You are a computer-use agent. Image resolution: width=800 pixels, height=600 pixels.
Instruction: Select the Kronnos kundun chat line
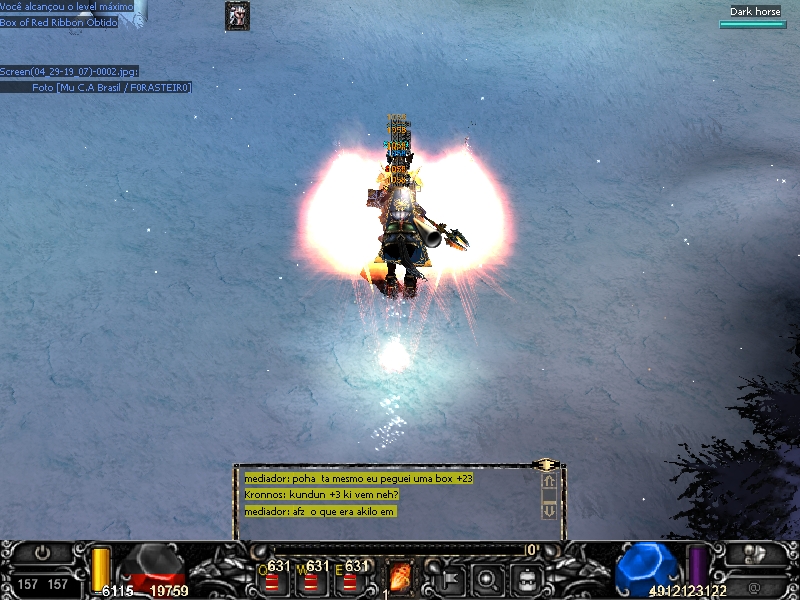322,495
